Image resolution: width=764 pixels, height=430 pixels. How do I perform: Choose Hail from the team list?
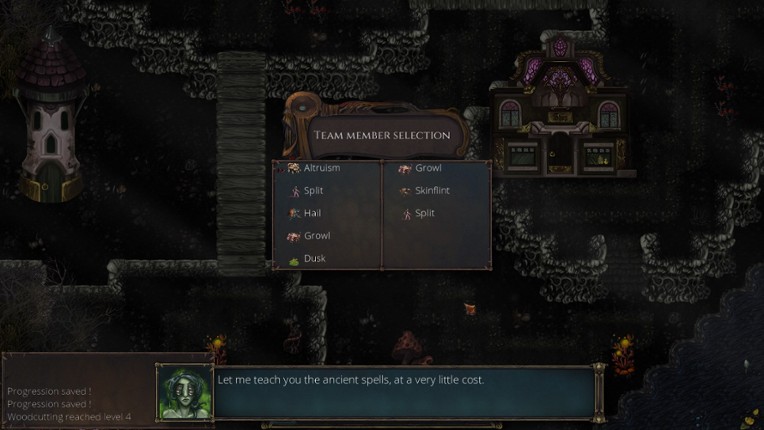312,213
